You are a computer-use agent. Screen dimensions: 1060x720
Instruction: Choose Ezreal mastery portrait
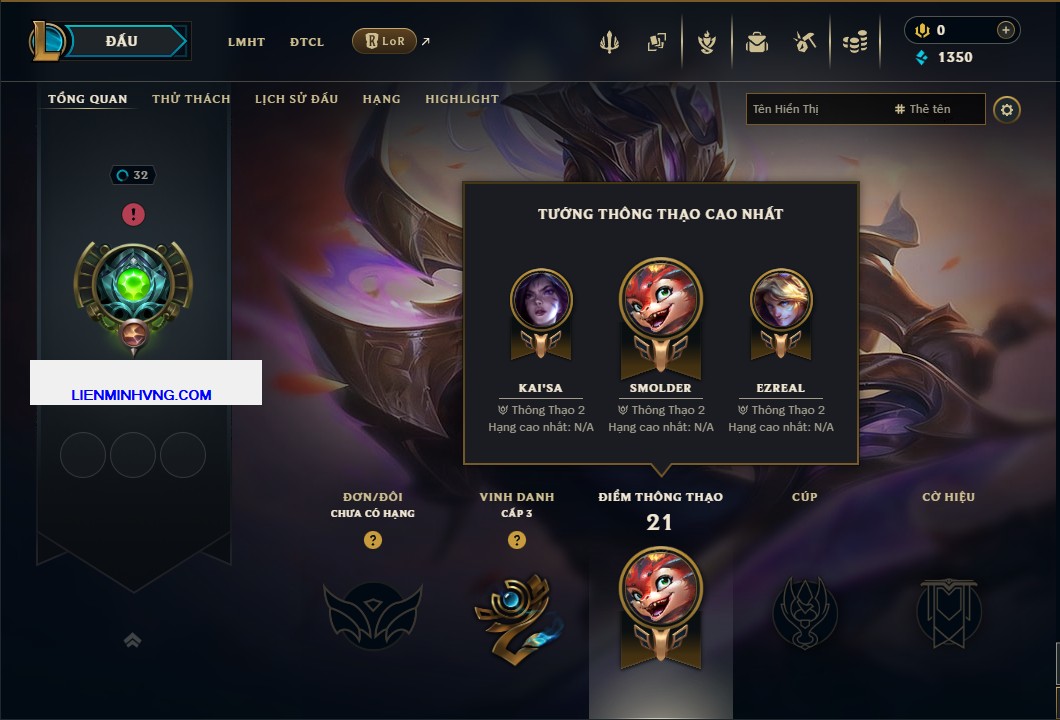click(x=781, y=300)
